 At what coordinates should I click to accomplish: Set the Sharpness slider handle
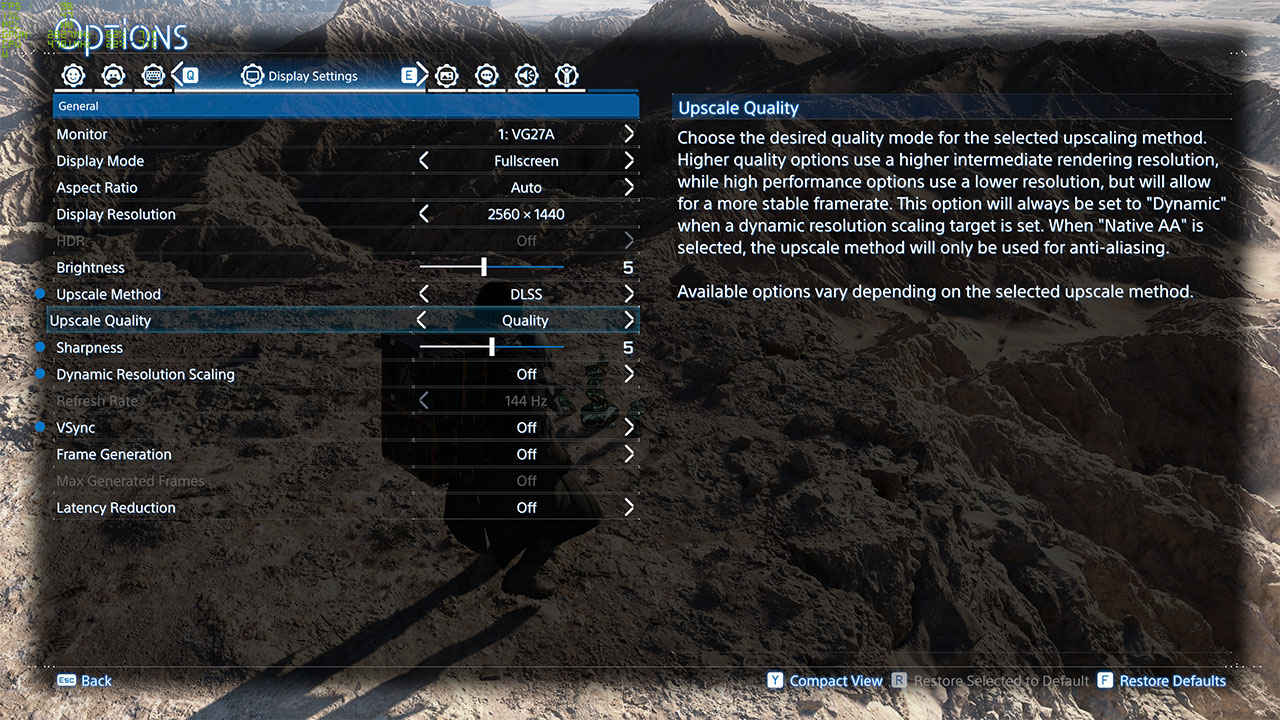pos(492,348)
